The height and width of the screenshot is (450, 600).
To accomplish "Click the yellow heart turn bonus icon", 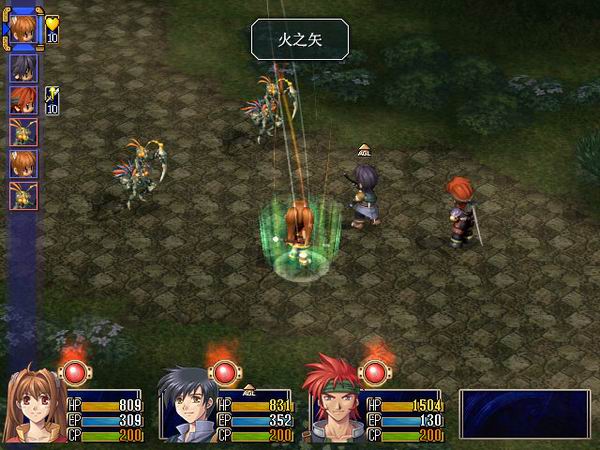I will [x=52, y=24].
